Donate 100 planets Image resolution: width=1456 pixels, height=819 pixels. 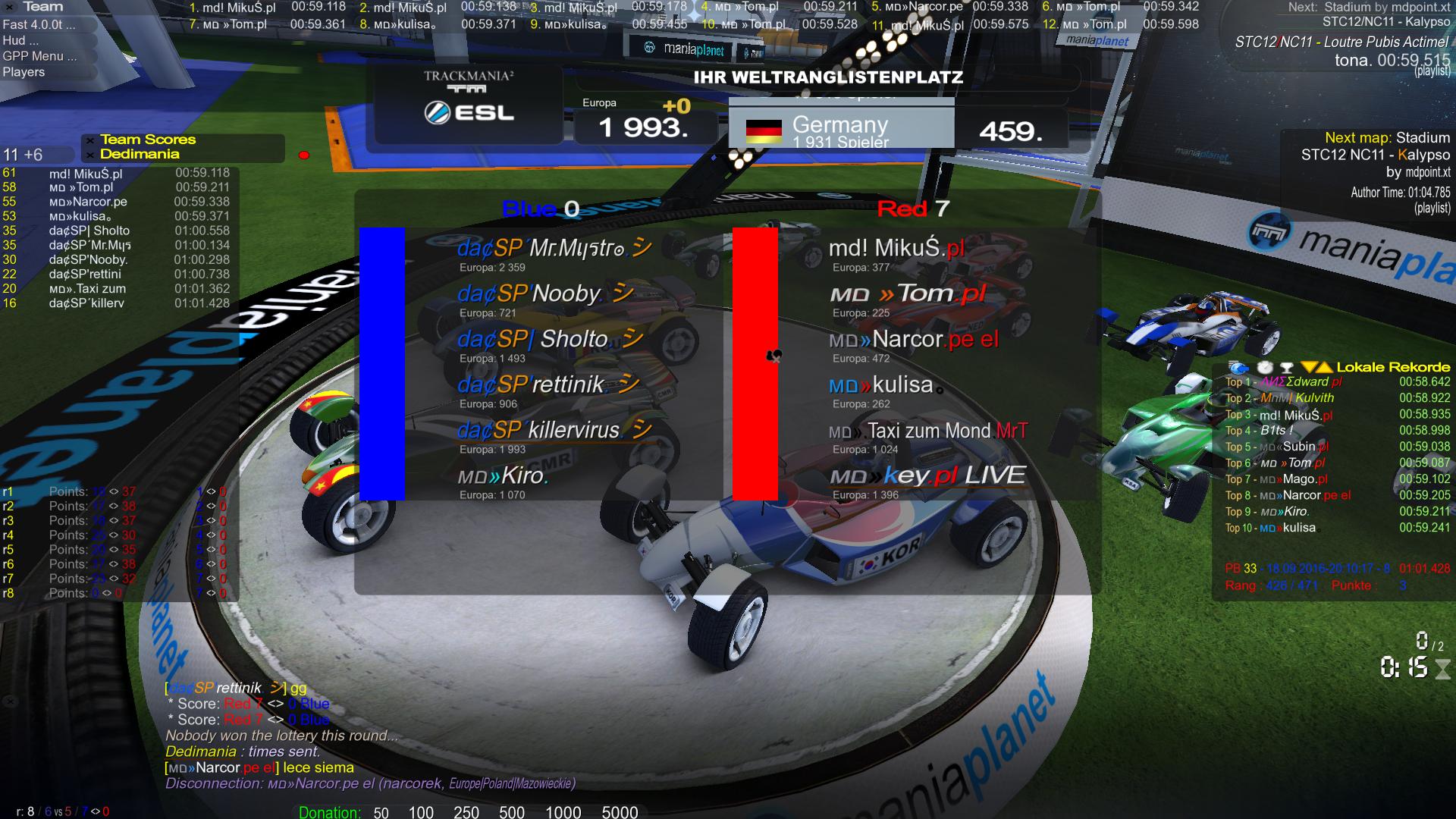(x=421, y=812)
